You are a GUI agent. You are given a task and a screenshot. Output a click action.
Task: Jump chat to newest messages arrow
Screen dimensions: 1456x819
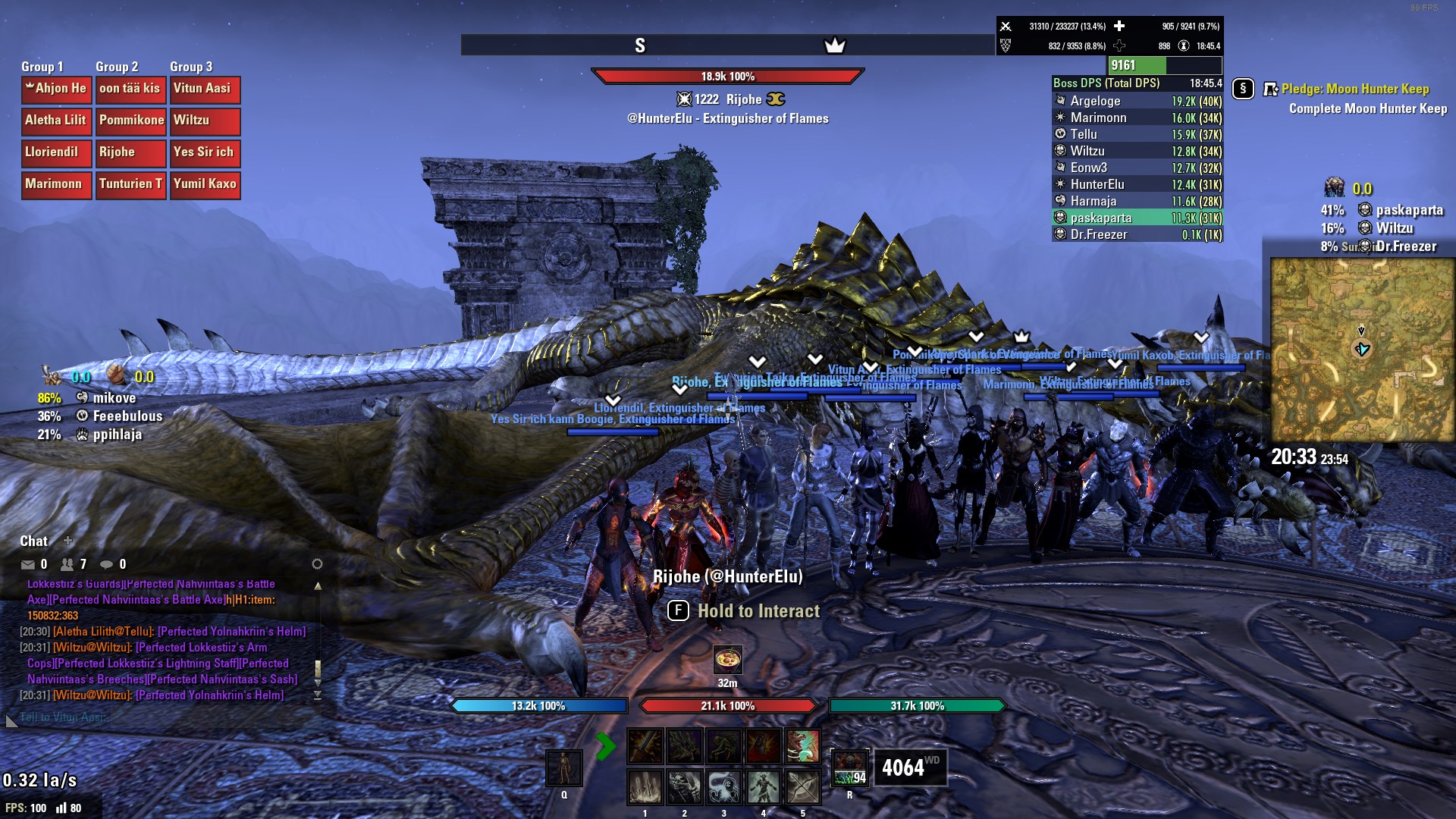(318, 695)
